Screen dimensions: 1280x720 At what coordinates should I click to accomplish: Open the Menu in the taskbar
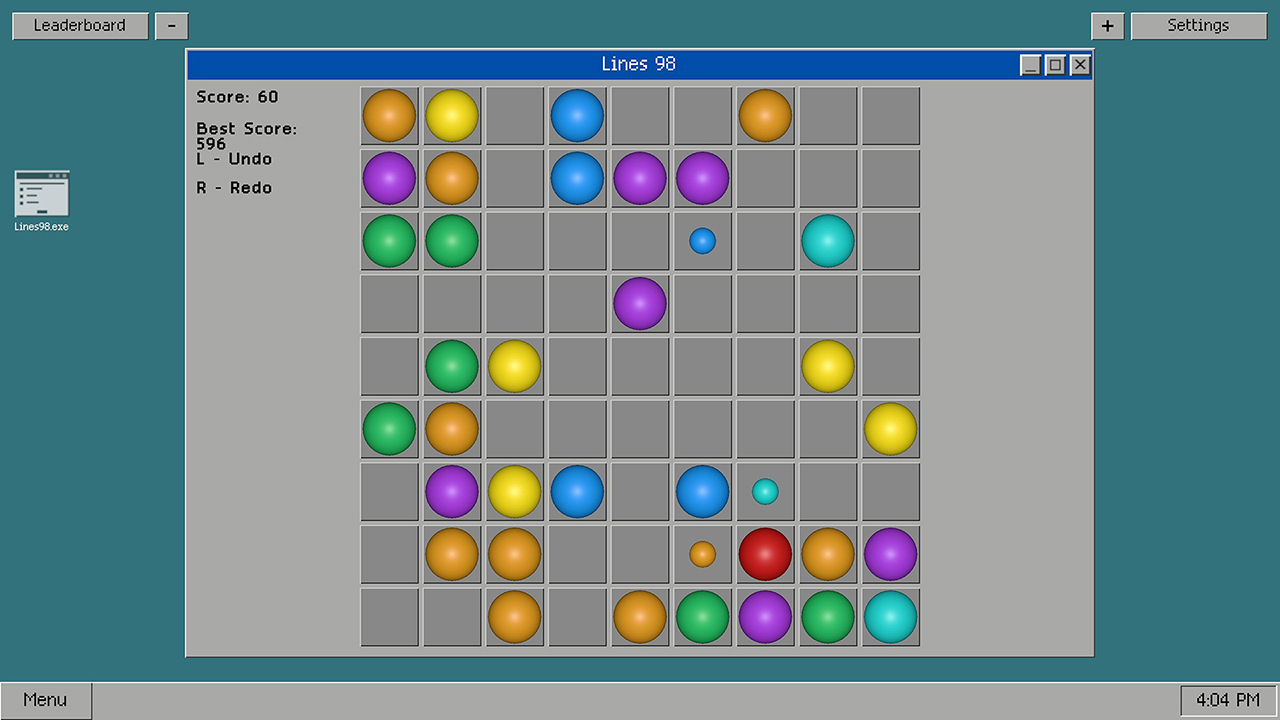pyautogui.click(x=45, y=699)
